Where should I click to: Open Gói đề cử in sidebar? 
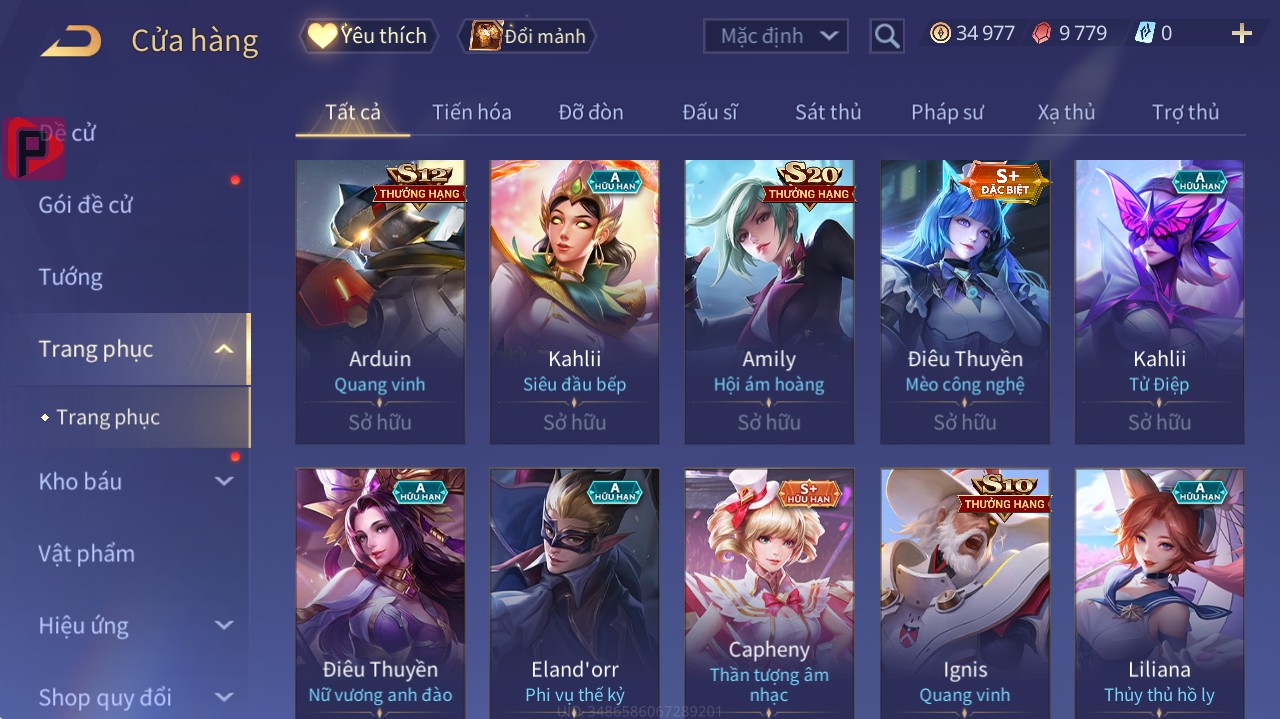[86, 205]
